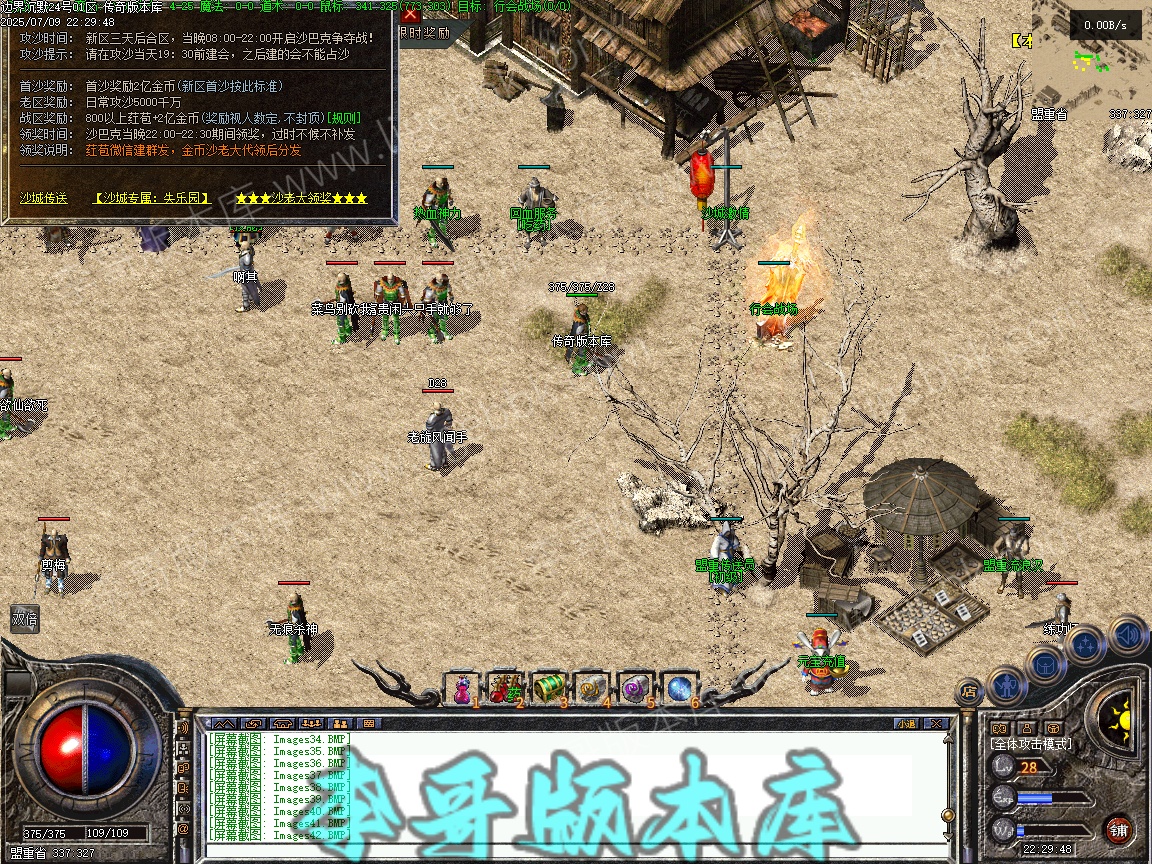Open the 店 shop button

tap(969, 691)
